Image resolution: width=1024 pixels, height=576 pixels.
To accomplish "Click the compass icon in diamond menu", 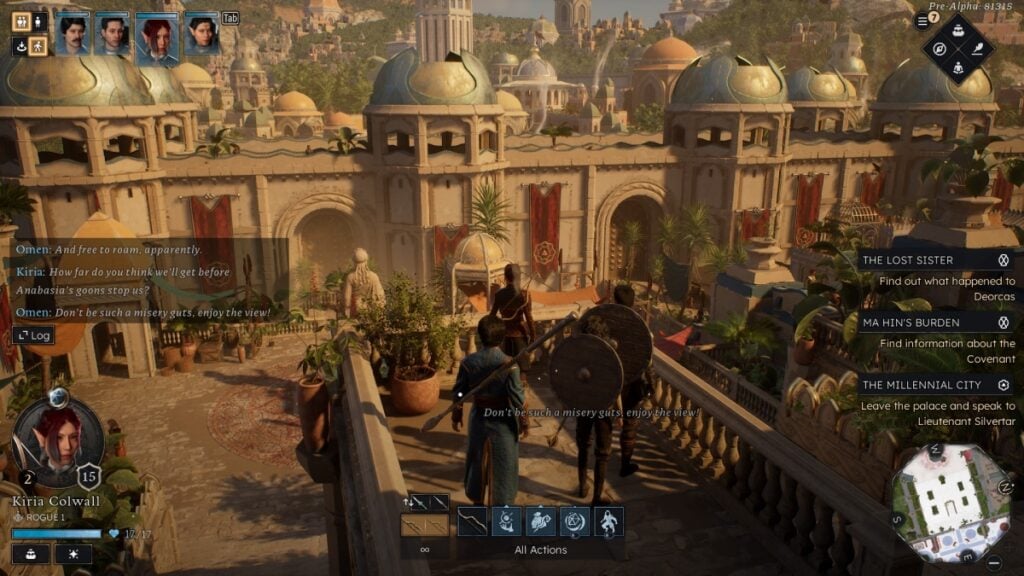I will pos(940,48).
